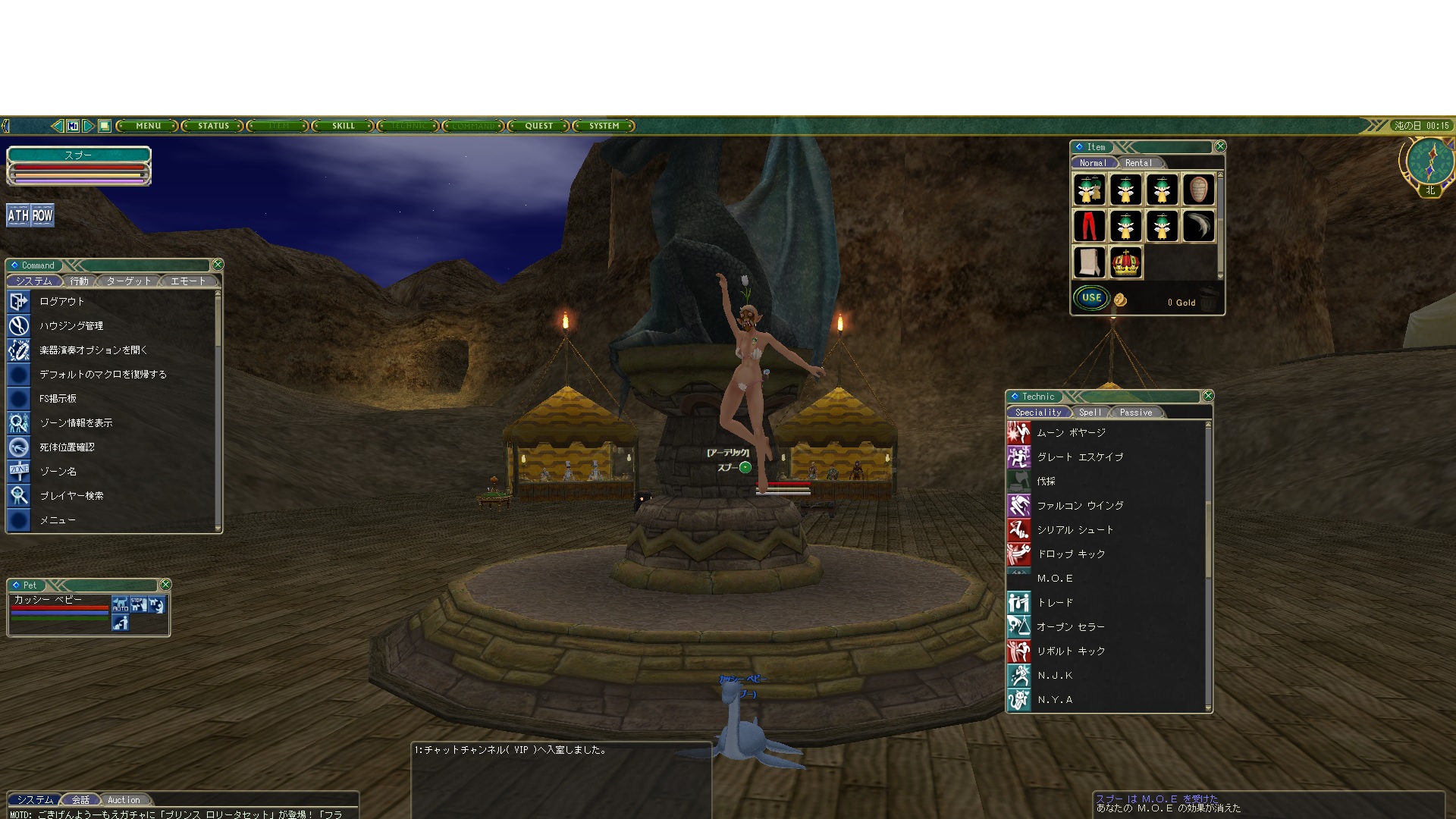This screenshot has height=819, width=1456.
Task: Choose ハウジング管理 in command list
Action: coord(71,326)
